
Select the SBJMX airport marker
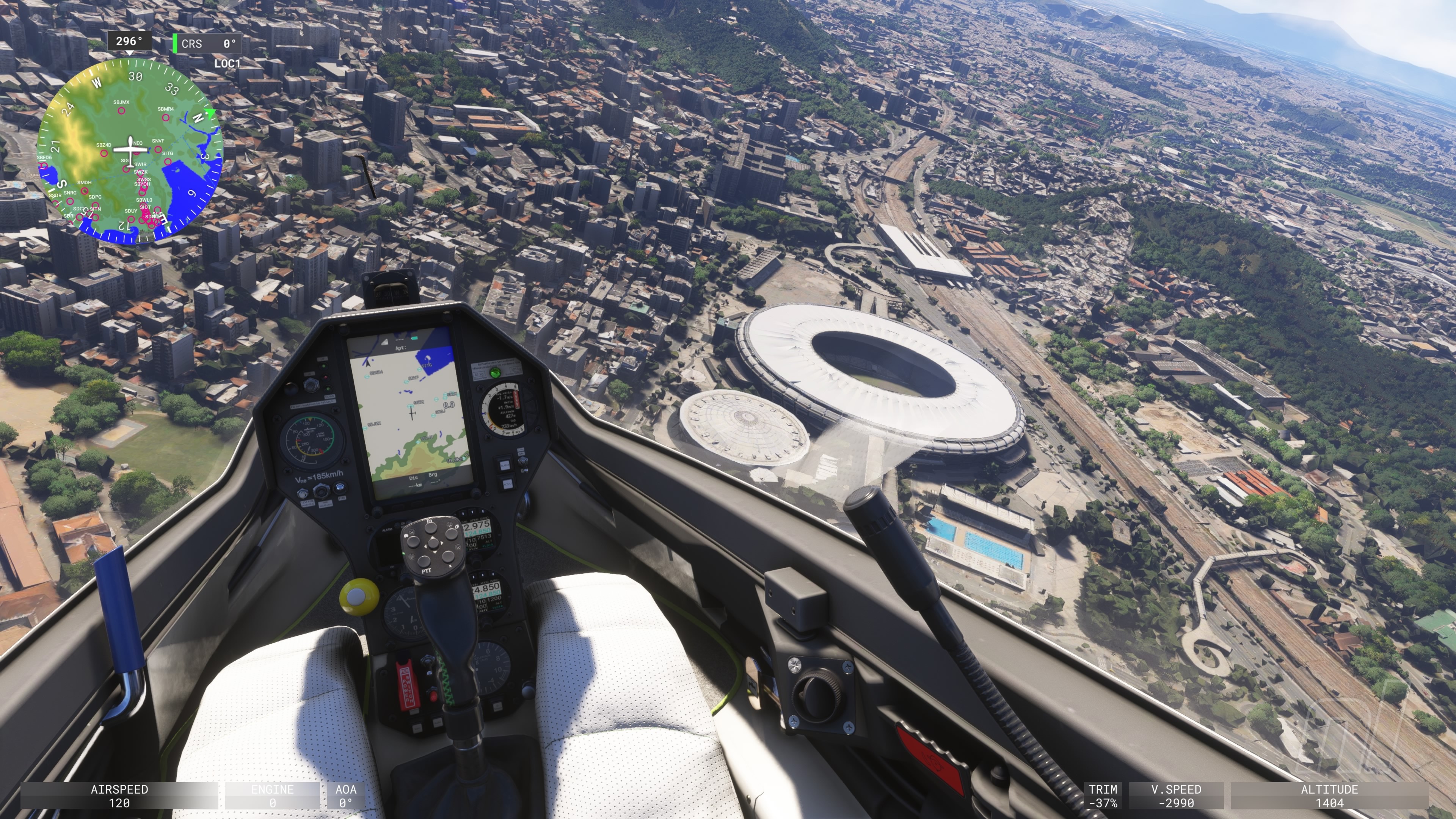[121, 111]
